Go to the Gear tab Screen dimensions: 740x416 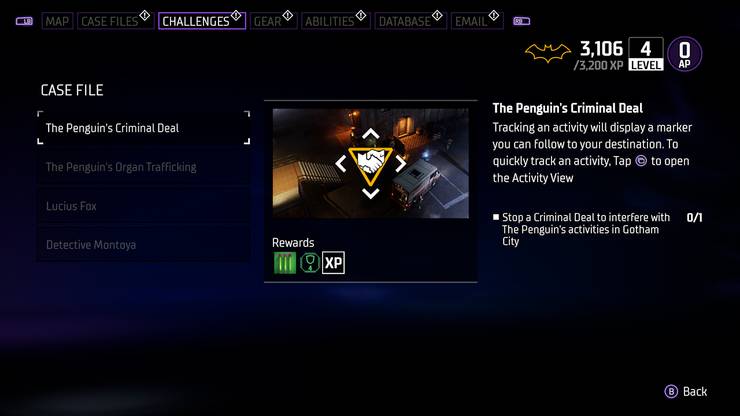coord(269,21)
